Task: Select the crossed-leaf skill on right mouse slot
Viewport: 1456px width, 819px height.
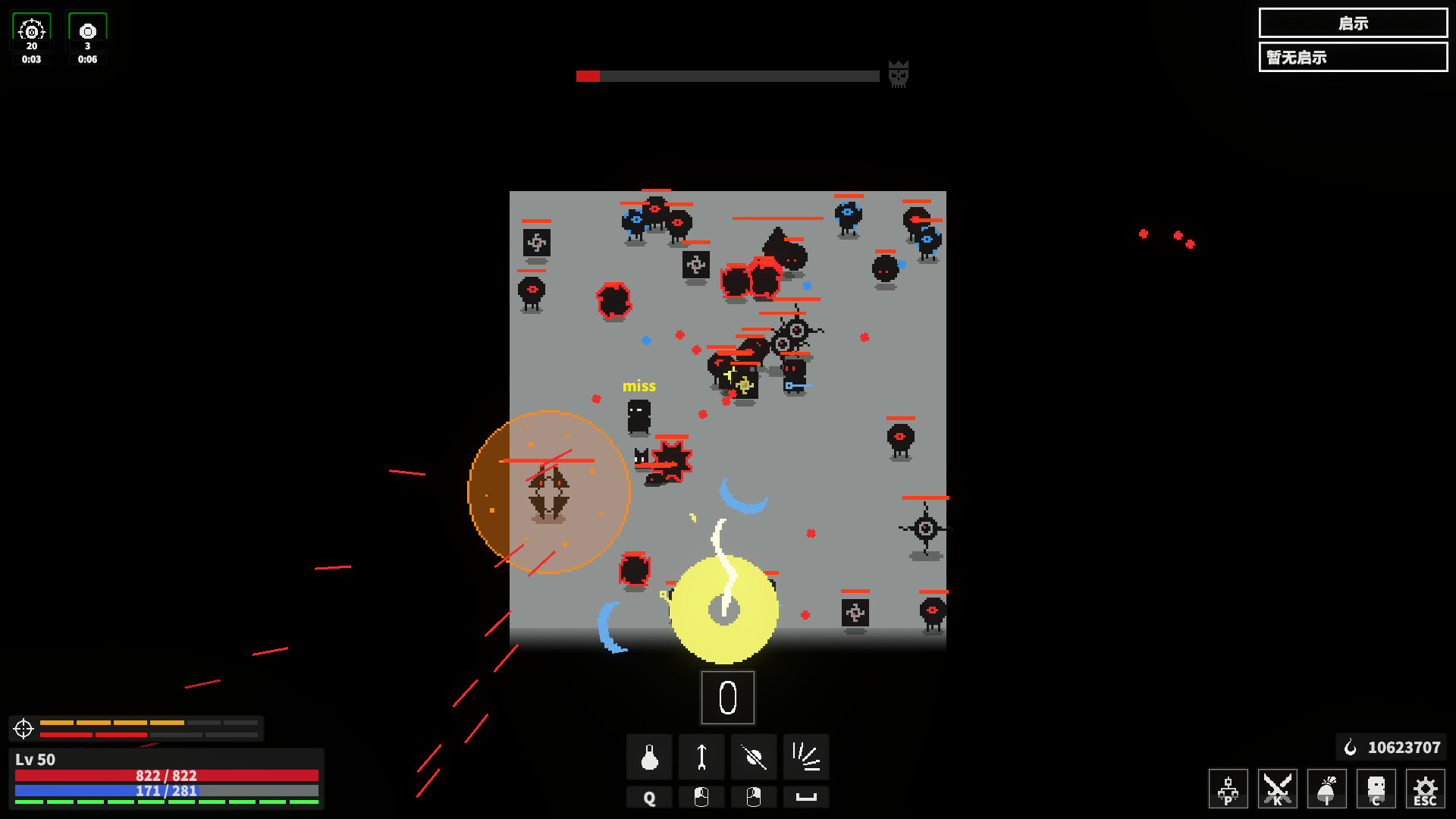Action: 753,757
